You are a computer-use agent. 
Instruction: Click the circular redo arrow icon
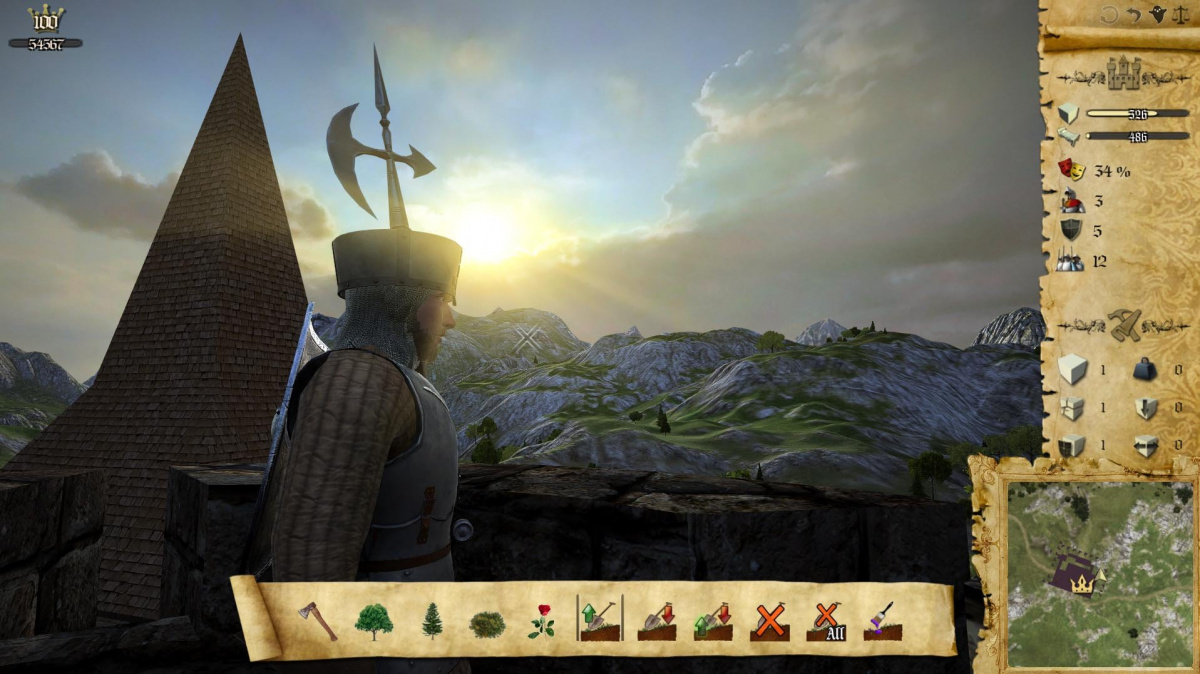click(x=1110, y=15)
